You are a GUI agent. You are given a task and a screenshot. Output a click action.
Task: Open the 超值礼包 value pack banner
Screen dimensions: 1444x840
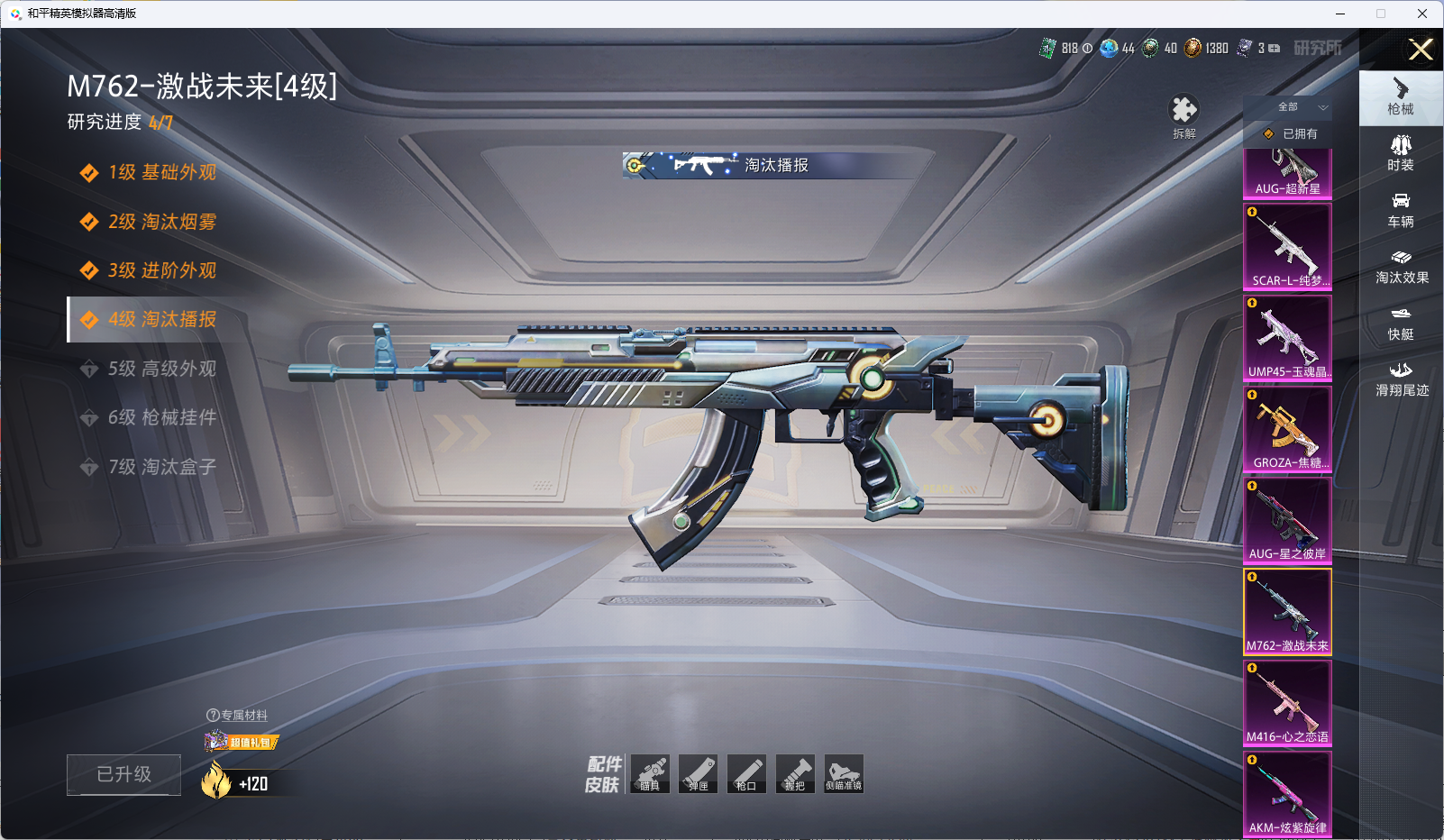coord(242,742)
